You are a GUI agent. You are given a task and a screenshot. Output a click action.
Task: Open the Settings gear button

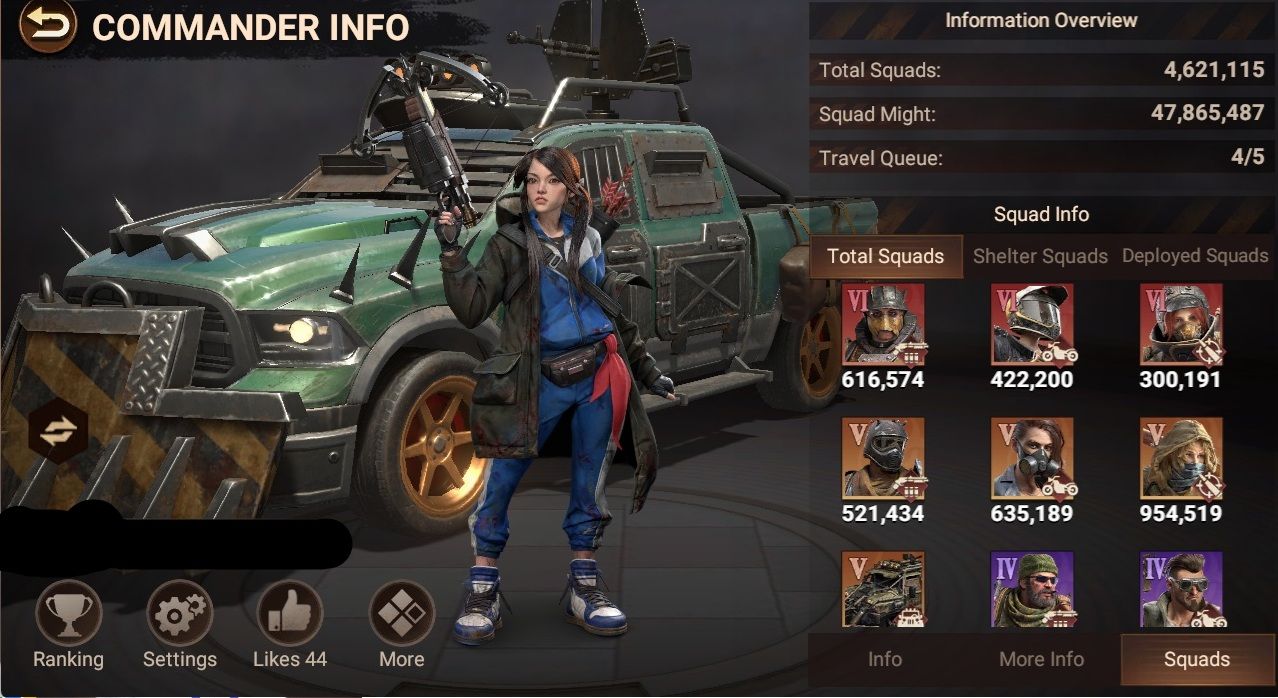coord(179,614)
